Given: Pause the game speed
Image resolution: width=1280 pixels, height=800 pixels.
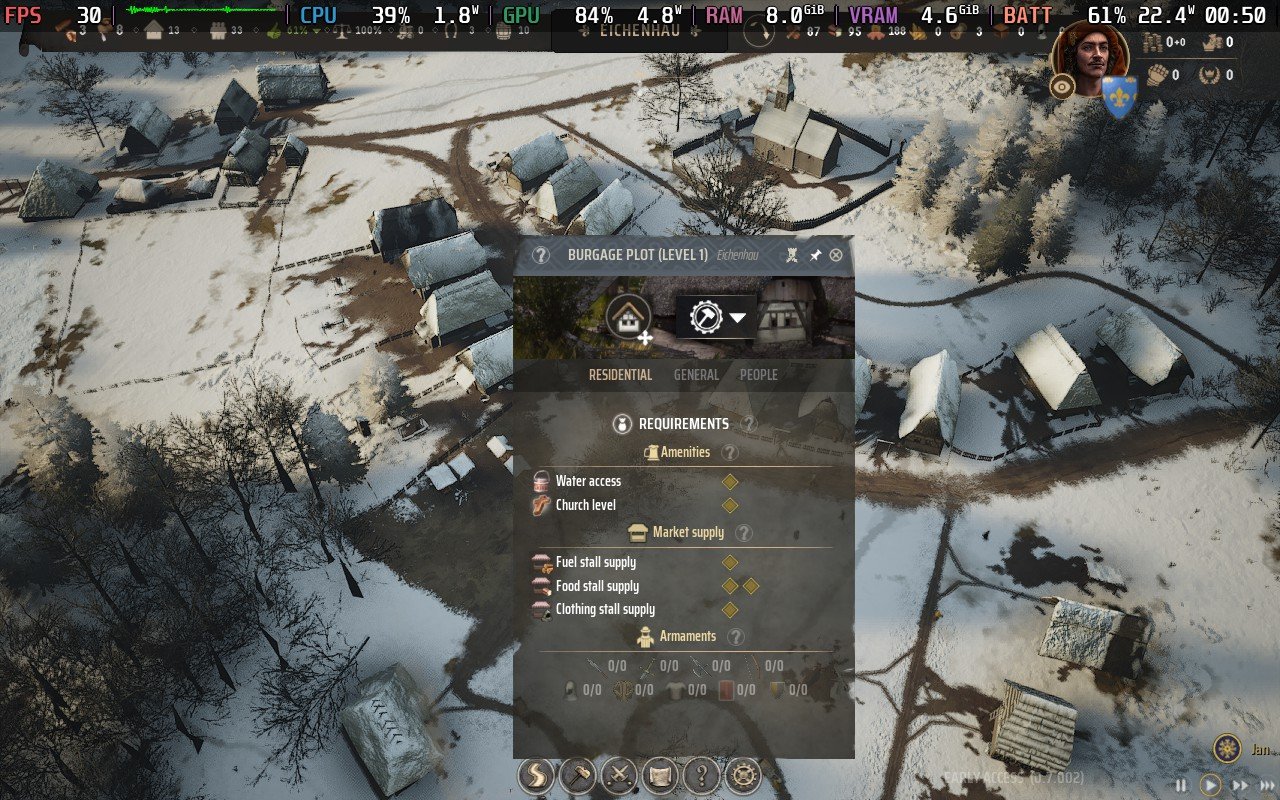Looking at the screenshot, I should click(1181, 786).
